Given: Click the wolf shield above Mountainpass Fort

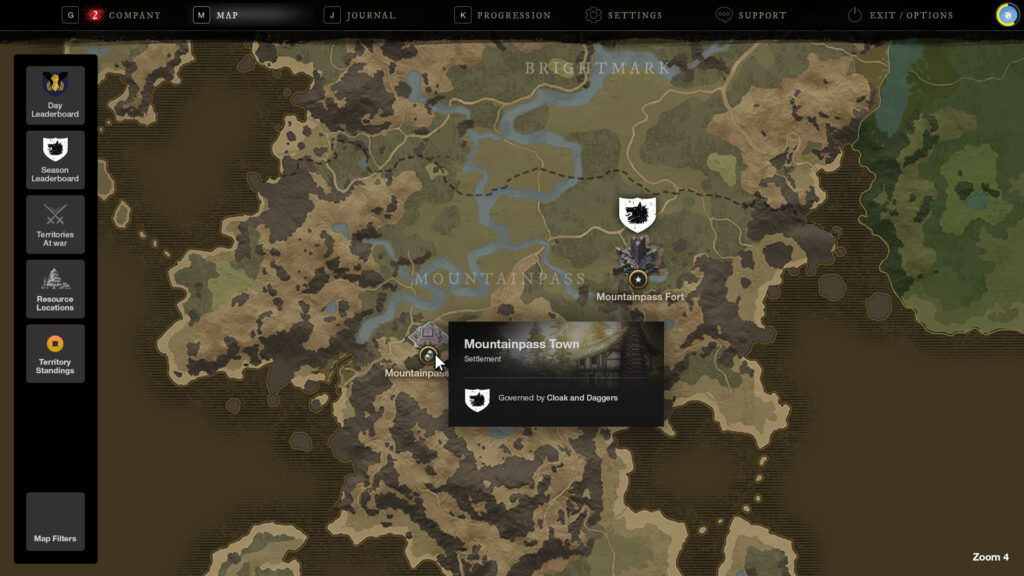Looking at the screenshot, I should 637,213.
